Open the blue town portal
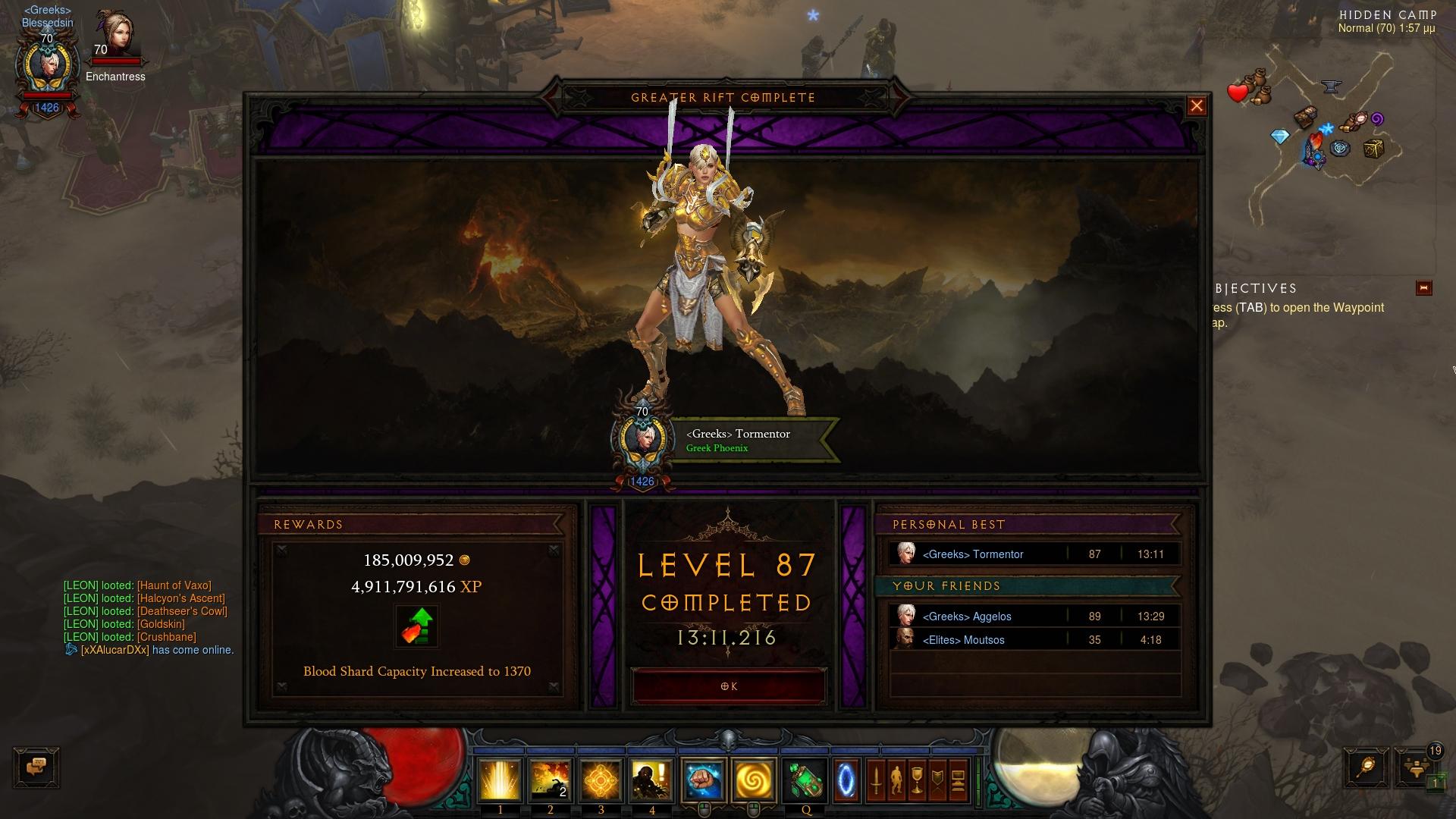This screenshot has width=1456, height=819. pos(846,781)
